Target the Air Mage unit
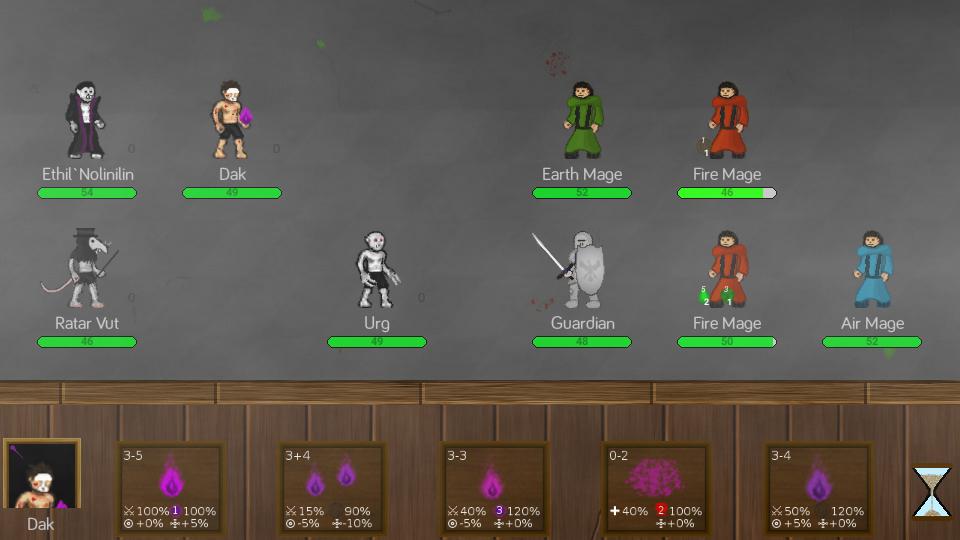The image size is (960, 540). pos(872,270)
